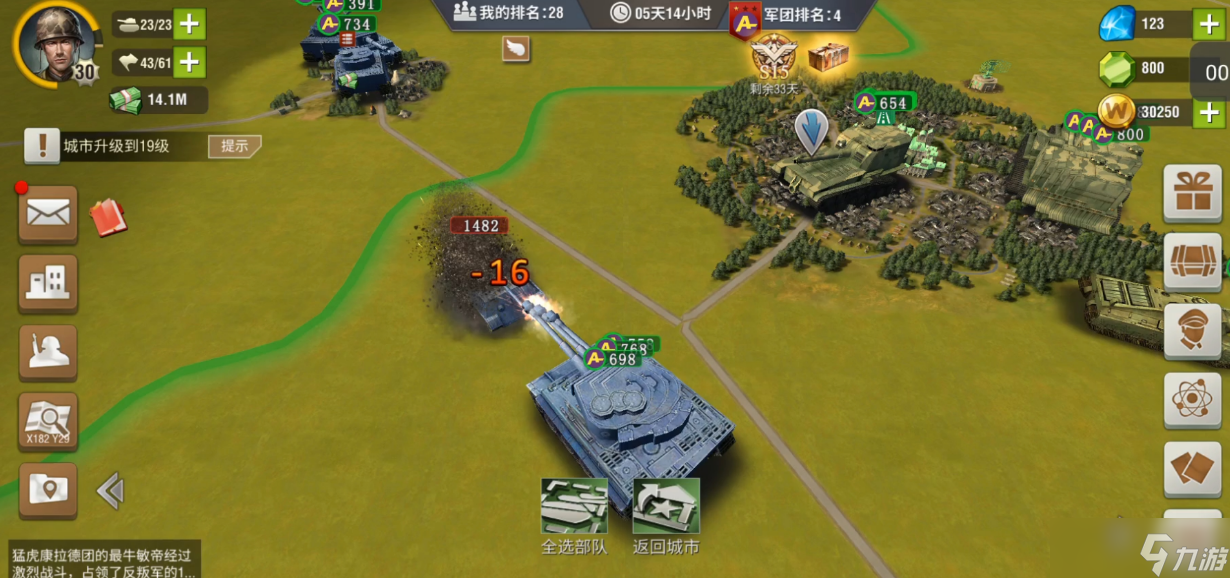Open the red book icon

click(108, 217)
